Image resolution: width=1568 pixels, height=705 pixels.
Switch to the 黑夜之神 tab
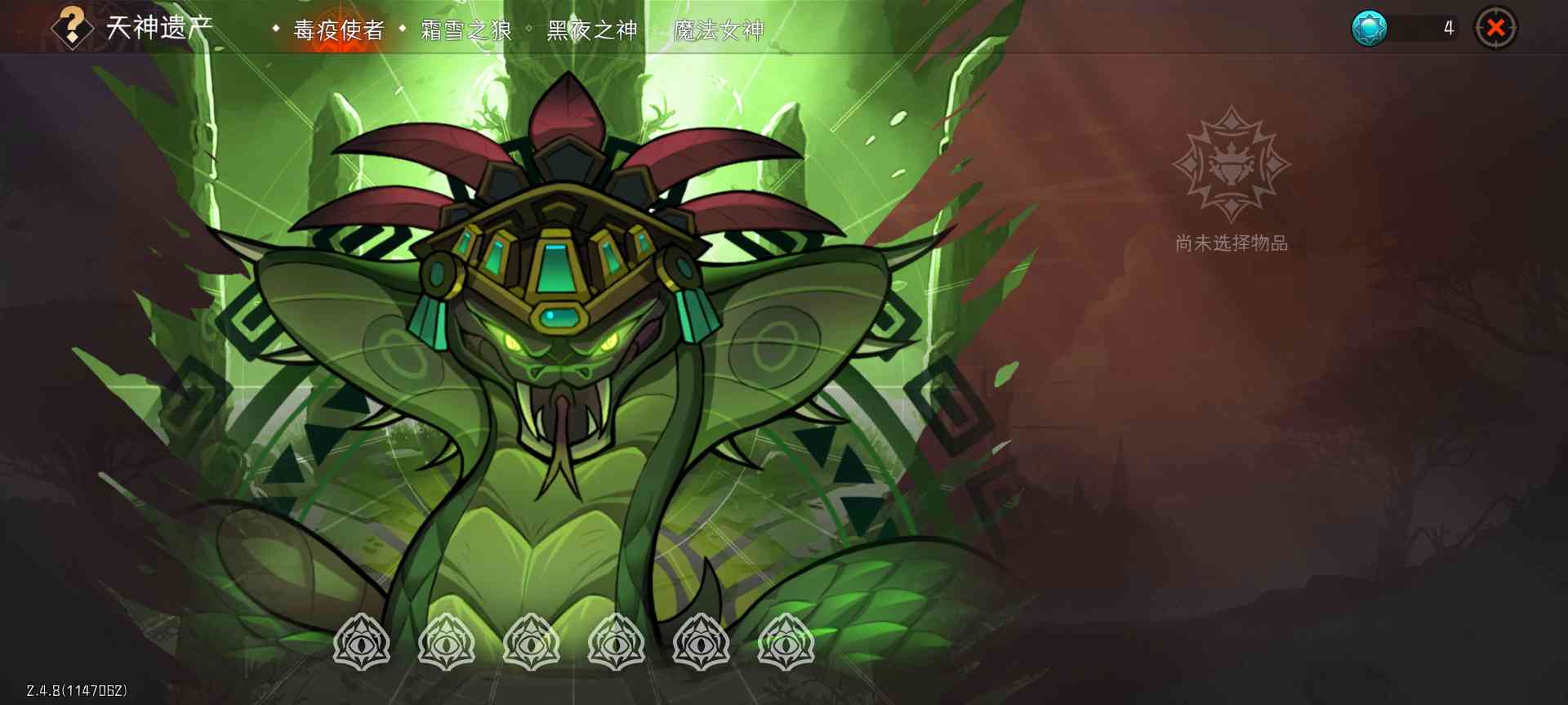[x=595, y=27]
